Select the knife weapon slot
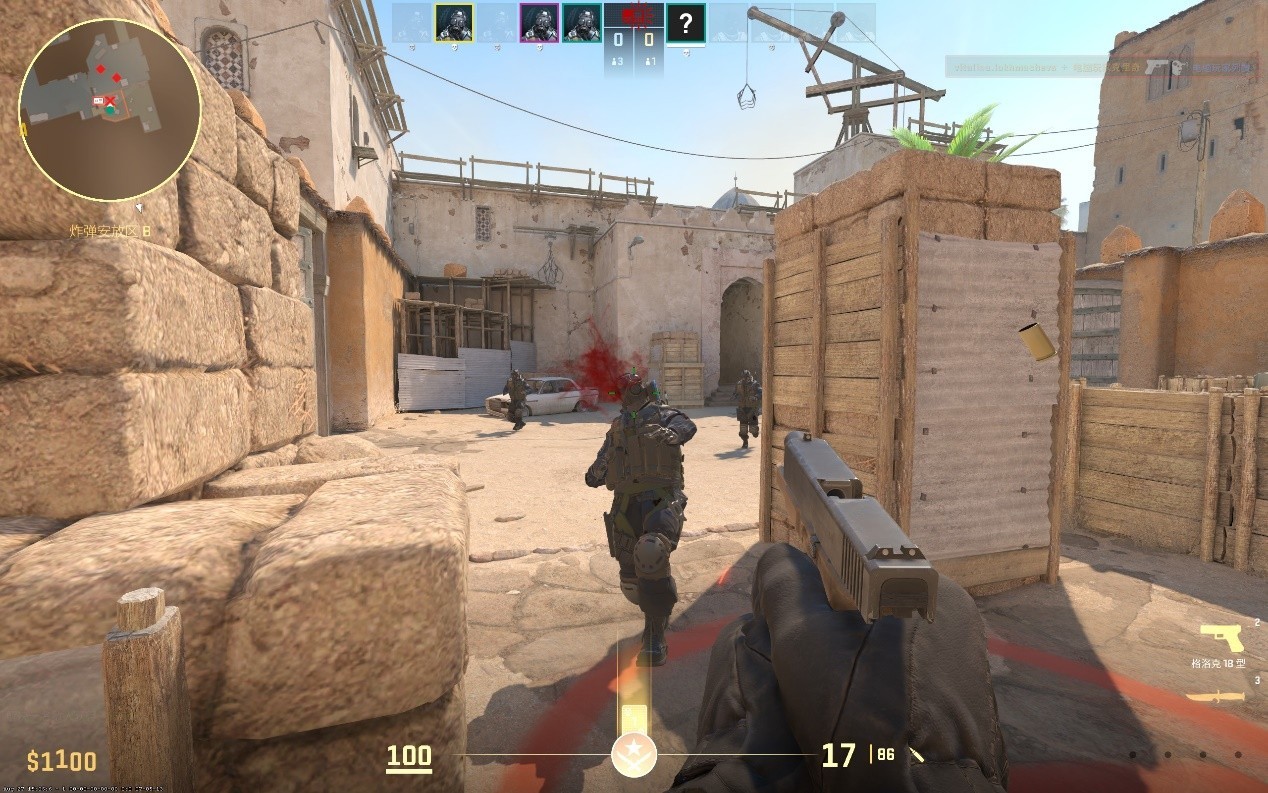This screenshot has height=793, width=1268. [1216, 696]
